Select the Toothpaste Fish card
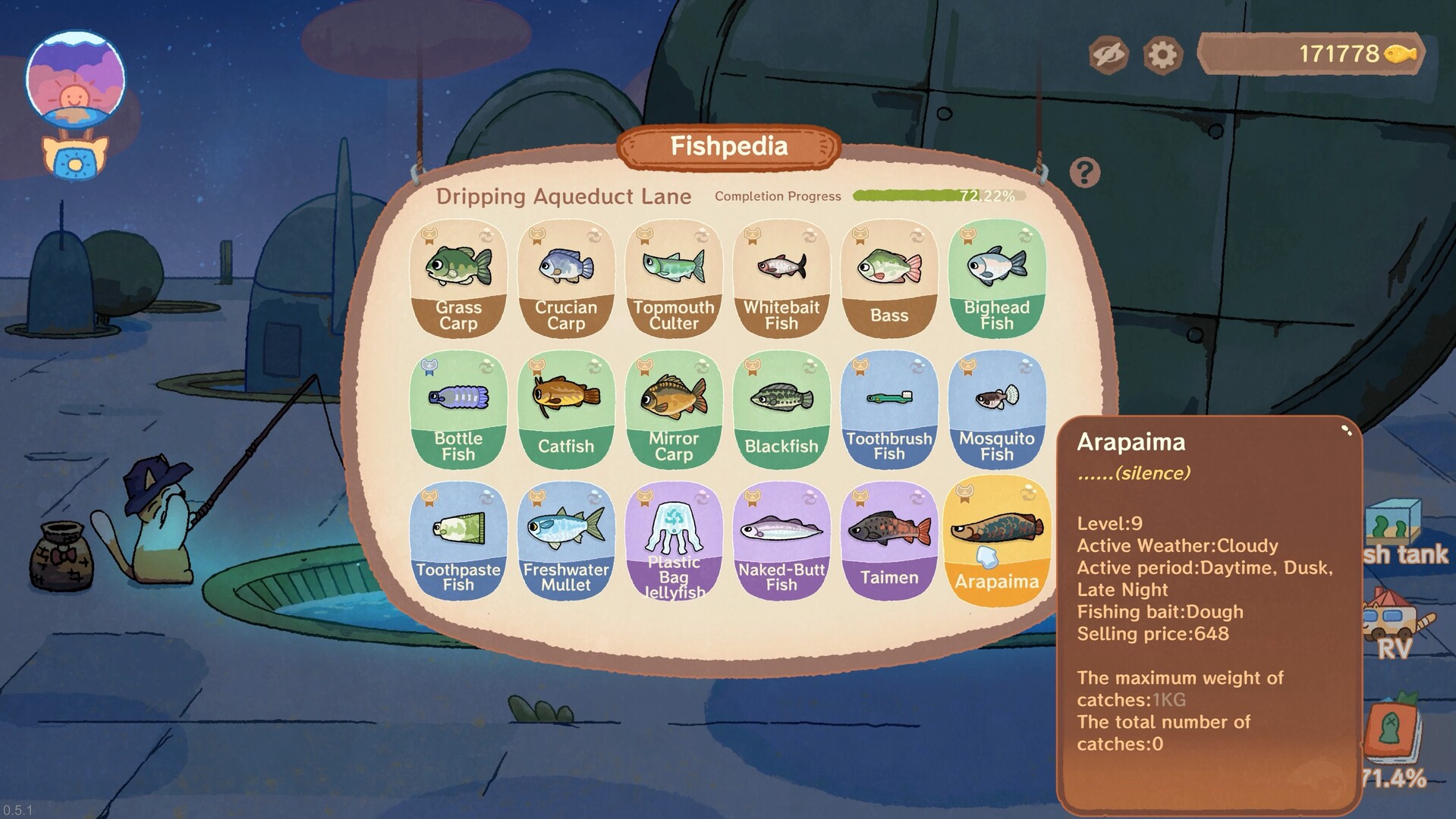The image size is (1456, 819). click(x=458, y=541)
